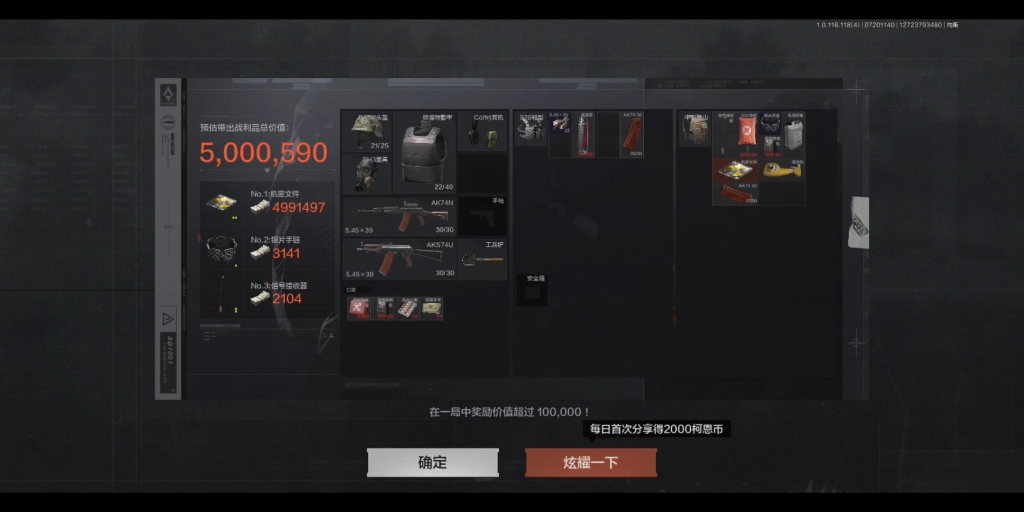The height and width of the screenshot is (512, 1024).
Task: Select the backpack slot
Action: pos(694,129)
